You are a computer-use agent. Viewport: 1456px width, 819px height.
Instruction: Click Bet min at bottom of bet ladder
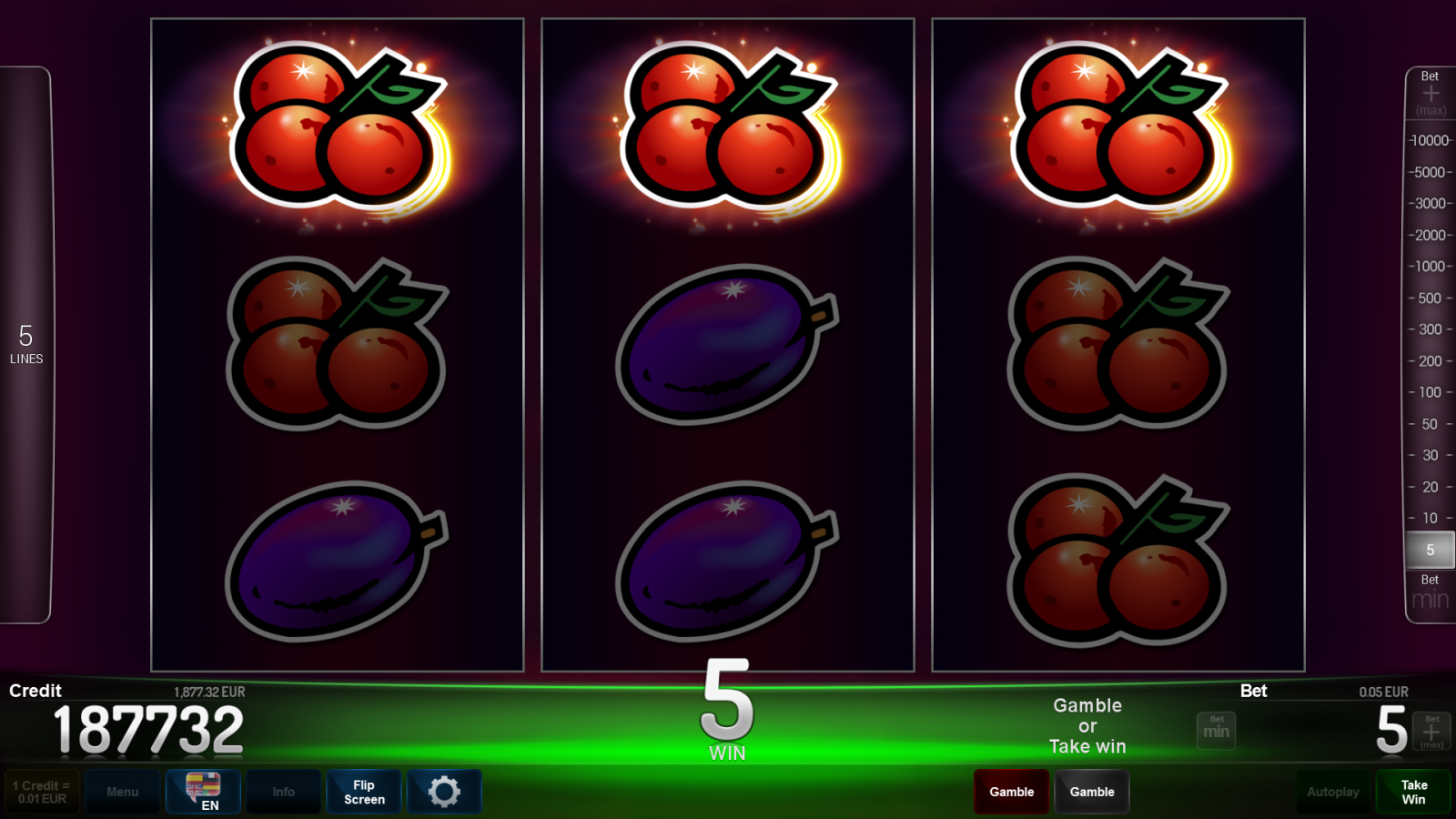pos(1429,591)
